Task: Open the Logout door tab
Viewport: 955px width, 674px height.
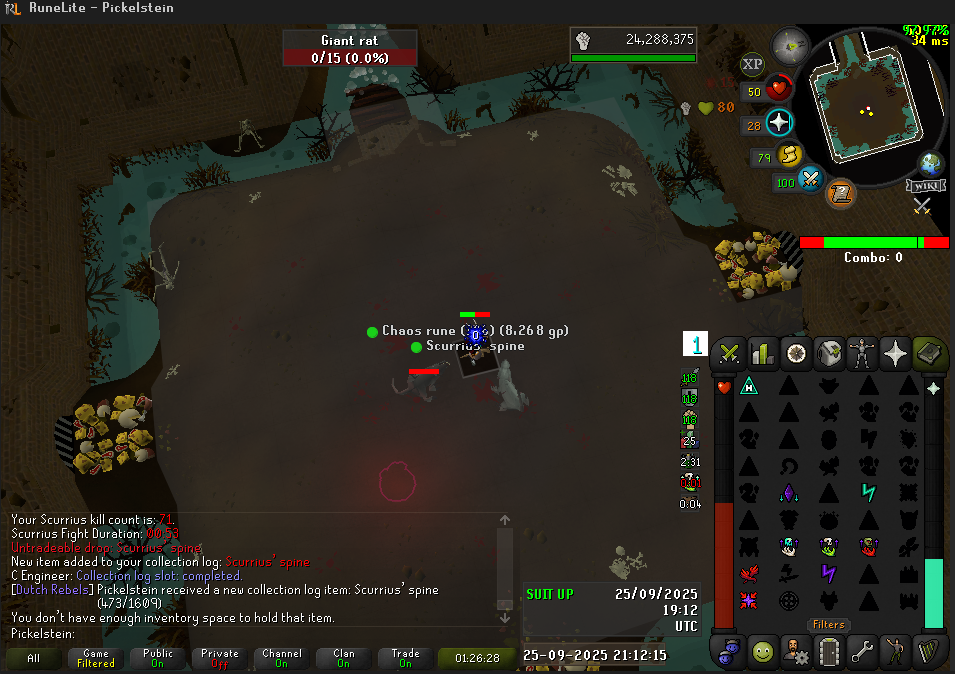Action: (829, 652)
